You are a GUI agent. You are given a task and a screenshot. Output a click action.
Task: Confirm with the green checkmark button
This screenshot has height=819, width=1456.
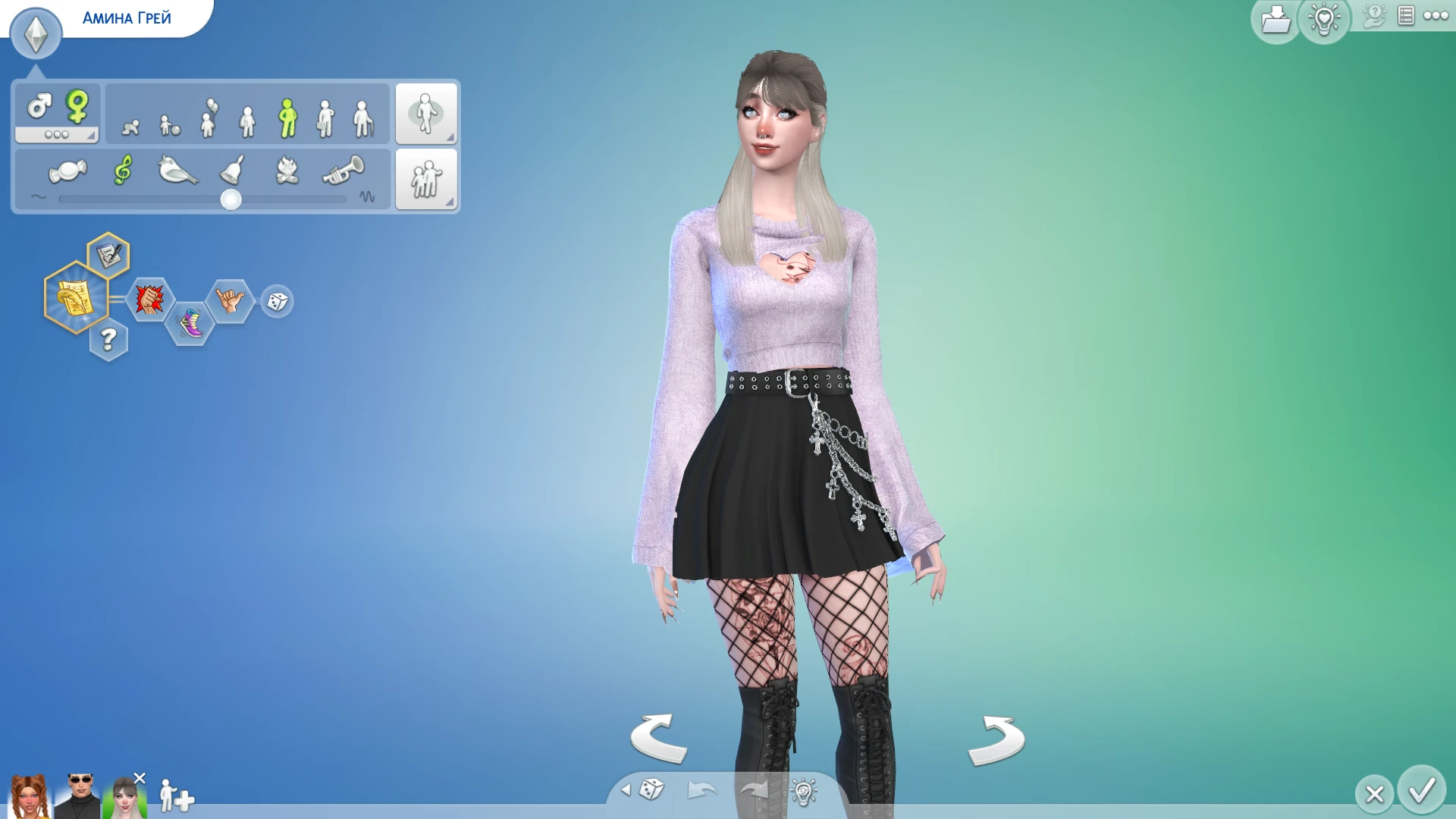[x=1423, y=791]
